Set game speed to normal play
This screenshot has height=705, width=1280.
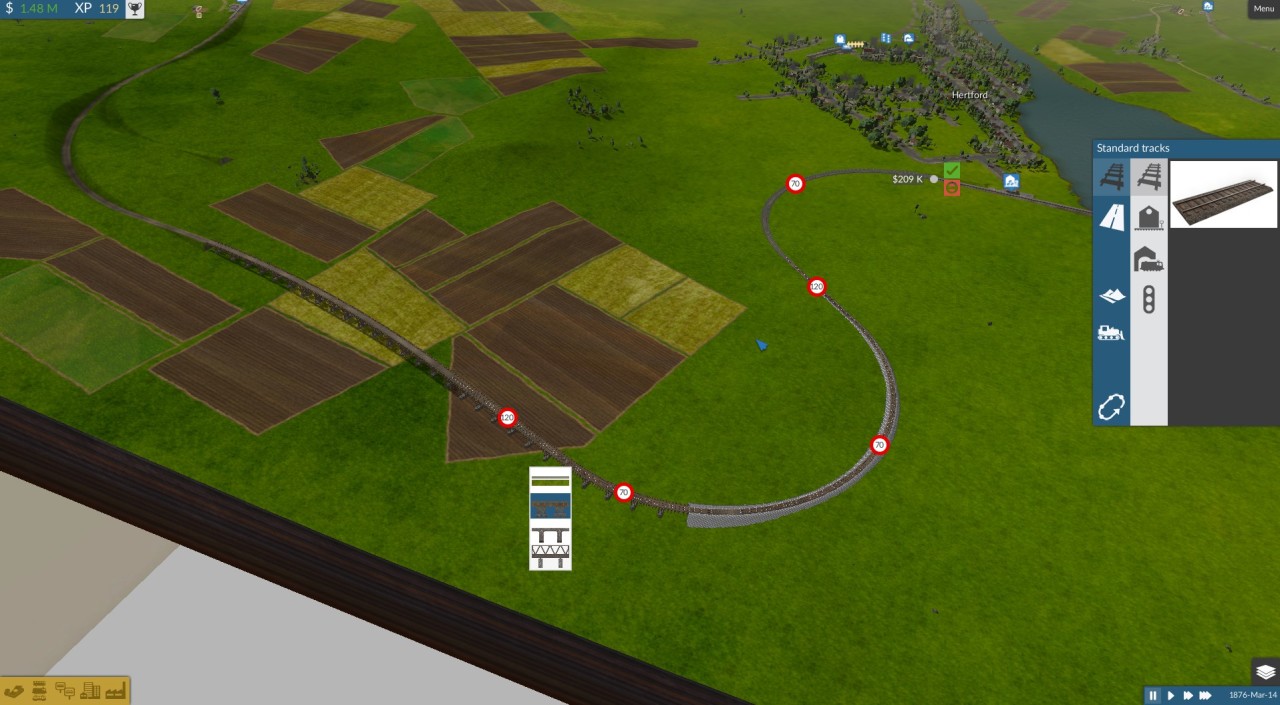tap(1171, 695)
